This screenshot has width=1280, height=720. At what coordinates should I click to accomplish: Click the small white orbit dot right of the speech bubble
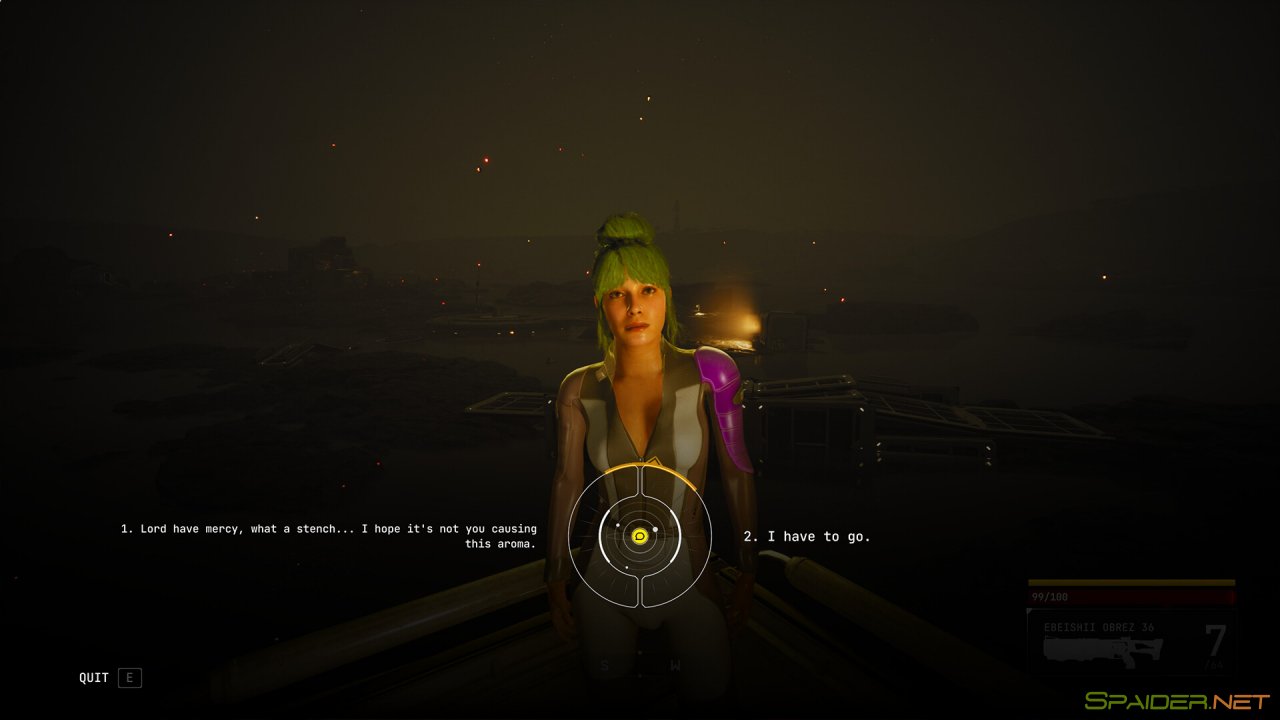pyautogui.click(x=657, y=529)
